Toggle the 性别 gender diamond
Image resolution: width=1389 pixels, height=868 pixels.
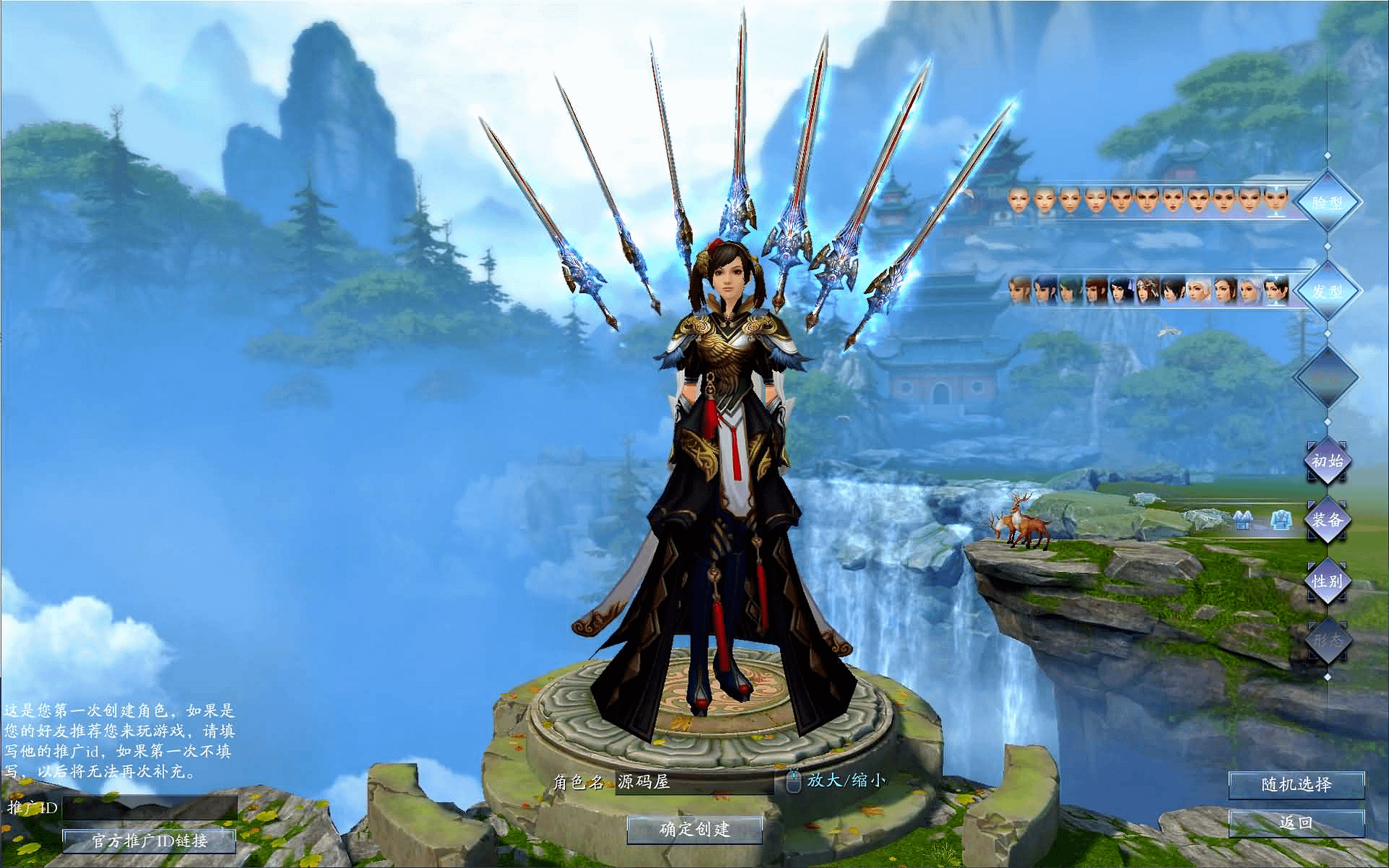click(1328, 580)
